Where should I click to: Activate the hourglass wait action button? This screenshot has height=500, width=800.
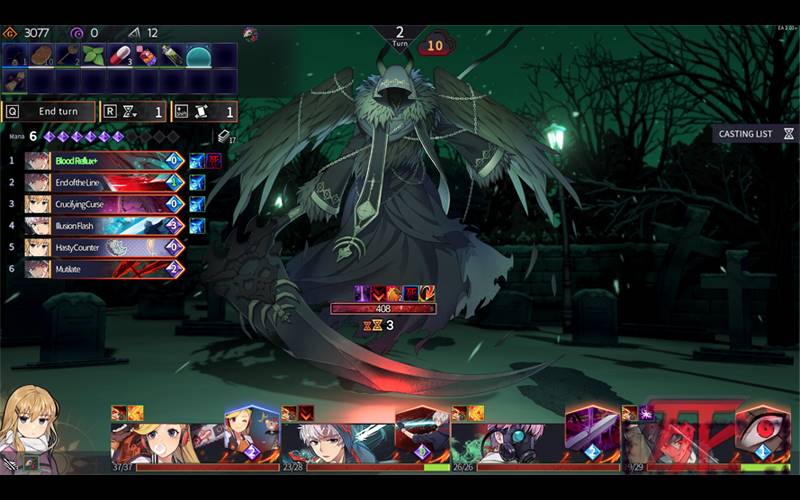pyautogui.click(x=133, y=112)
